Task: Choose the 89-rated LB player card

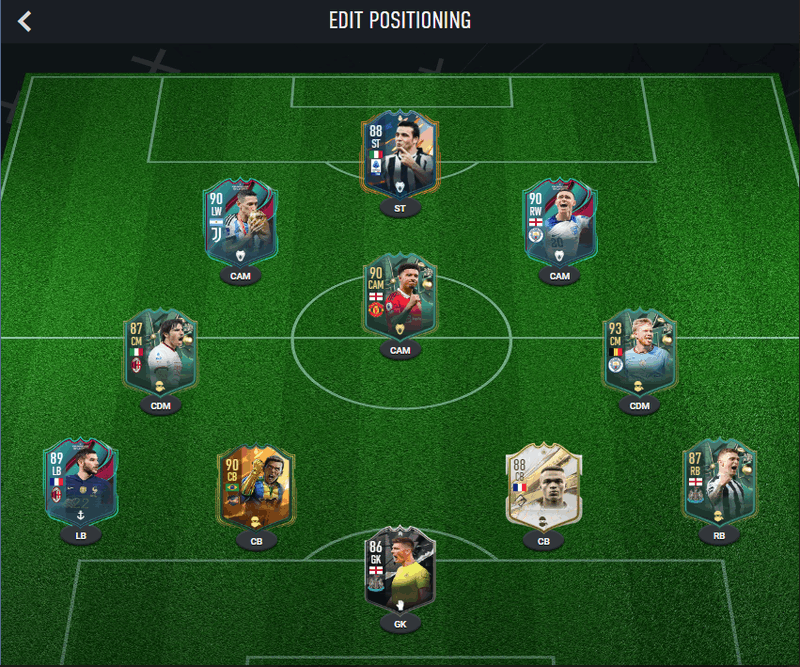Action: click(x=81, y=482)
